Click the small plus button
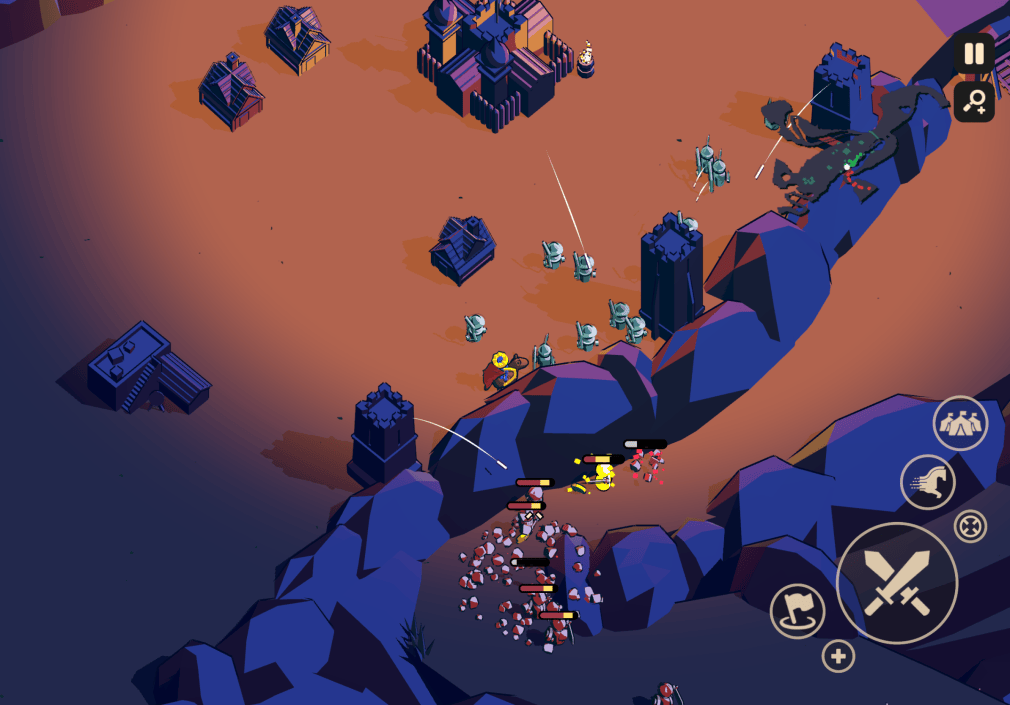This screenshot has height=705, width=1010. point(838,656)
